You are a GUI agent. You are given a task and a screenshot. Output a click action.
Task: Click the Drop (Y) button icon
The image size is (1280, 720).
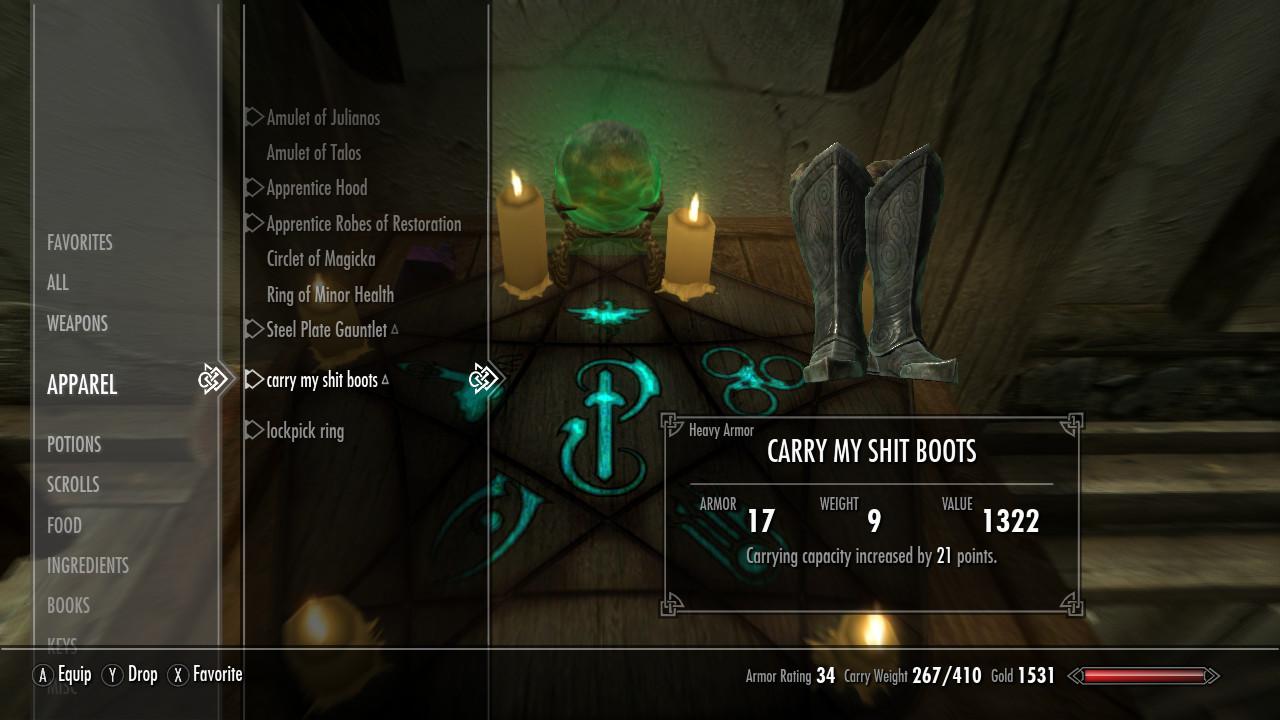[113, 675]
